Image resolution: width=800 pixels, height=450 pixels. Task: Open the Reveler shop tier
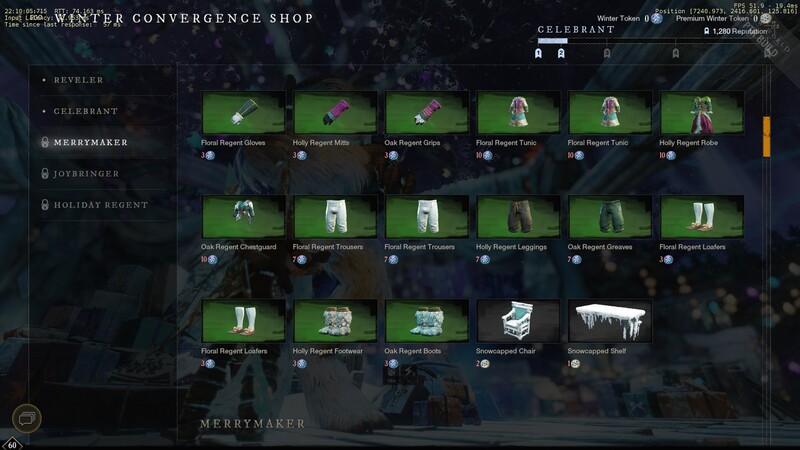78,80
